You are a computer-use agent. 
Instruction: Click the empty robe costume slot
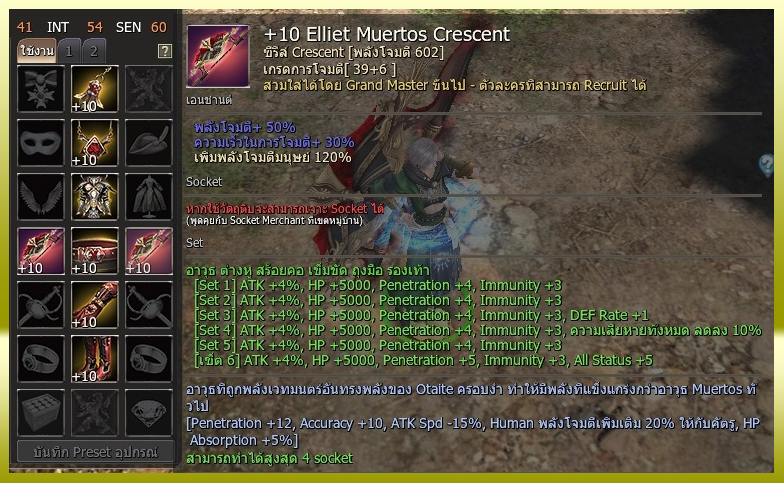[149, 198]
